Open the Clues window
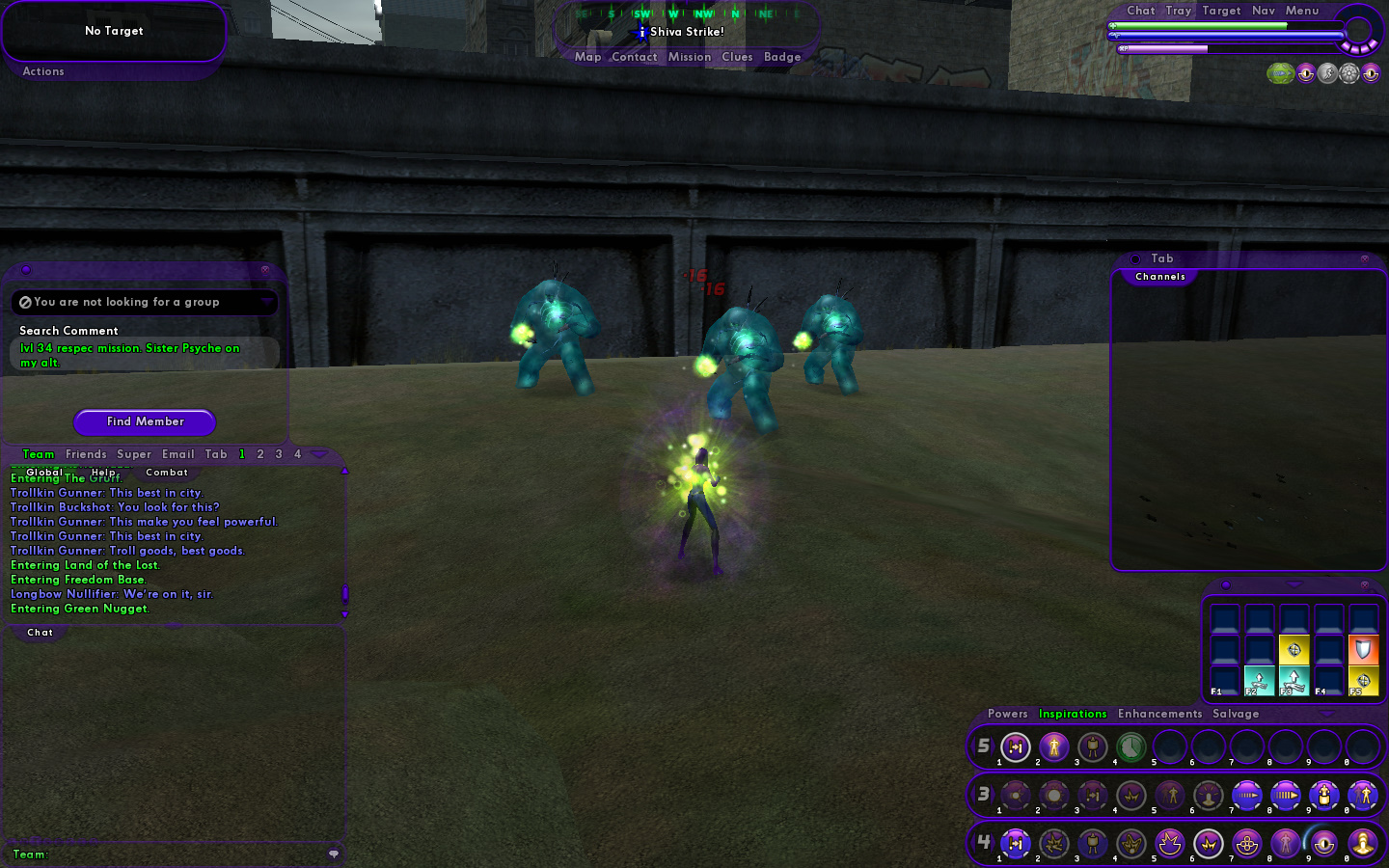Screen dimensions: 1389x868 click(x=737, y=57)
